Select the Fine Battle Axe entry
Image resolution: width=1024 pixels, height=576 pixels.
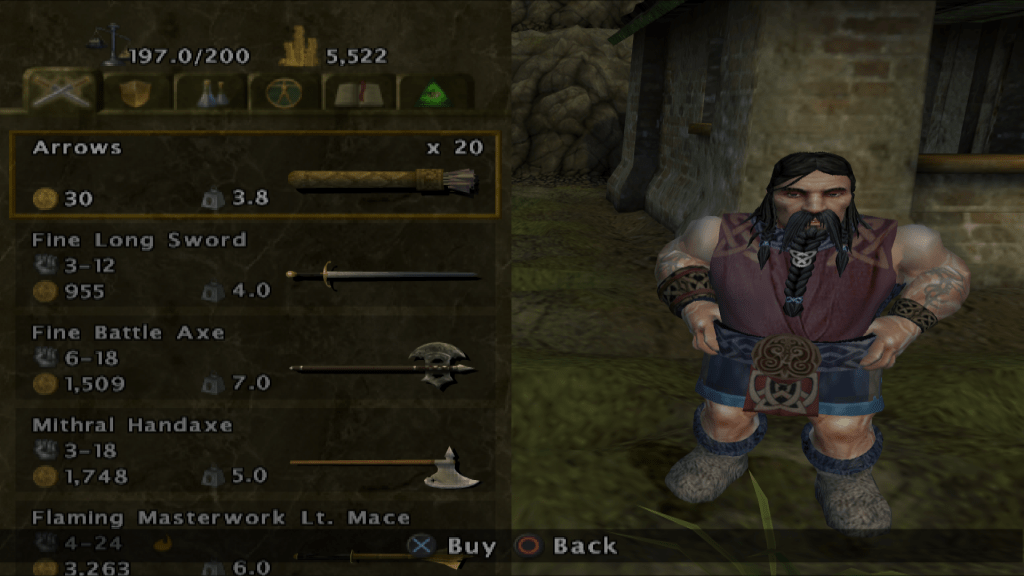point(254,358)
